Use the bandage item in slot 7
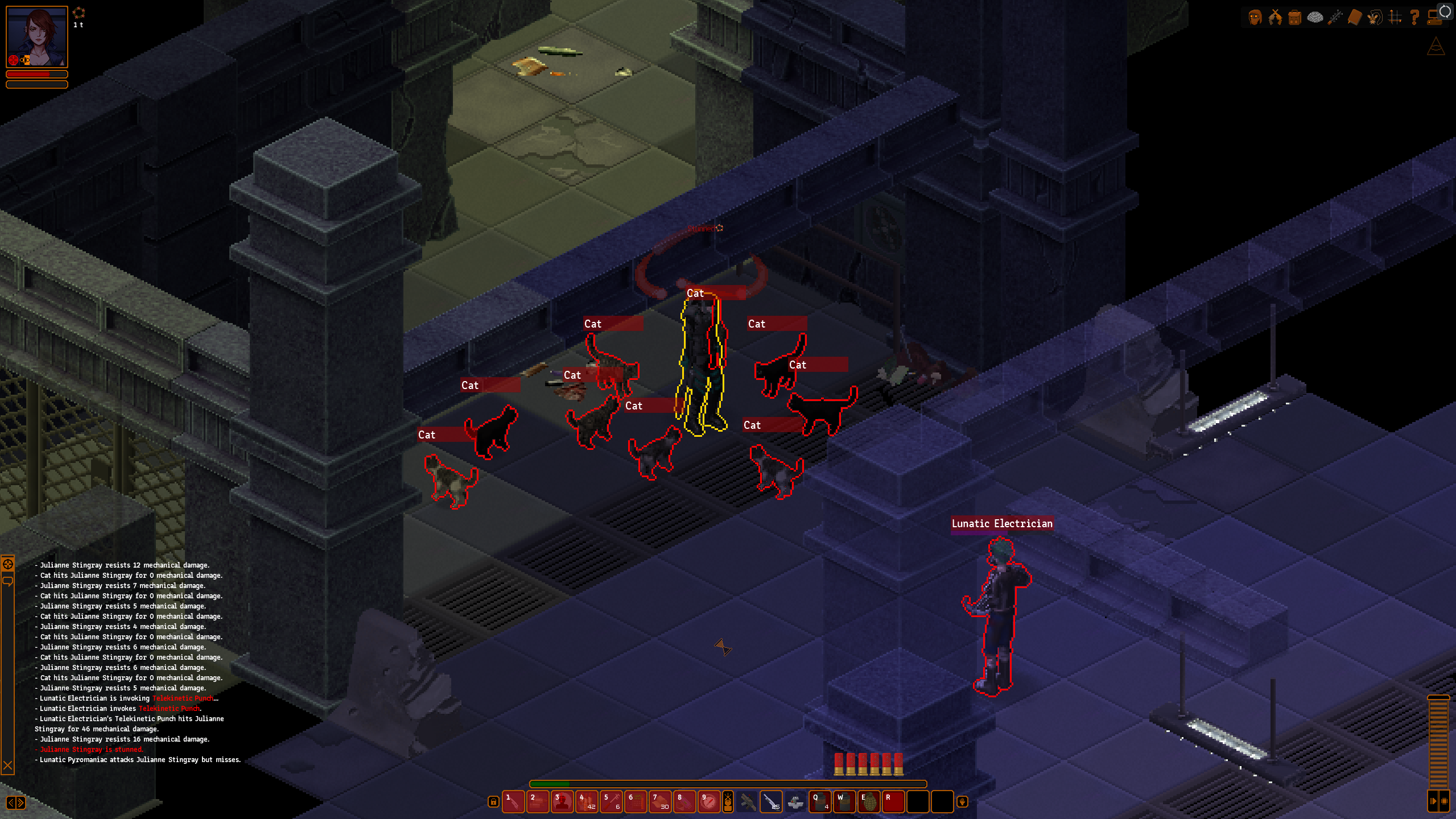 pyautogui.click(x=660, y=802)
